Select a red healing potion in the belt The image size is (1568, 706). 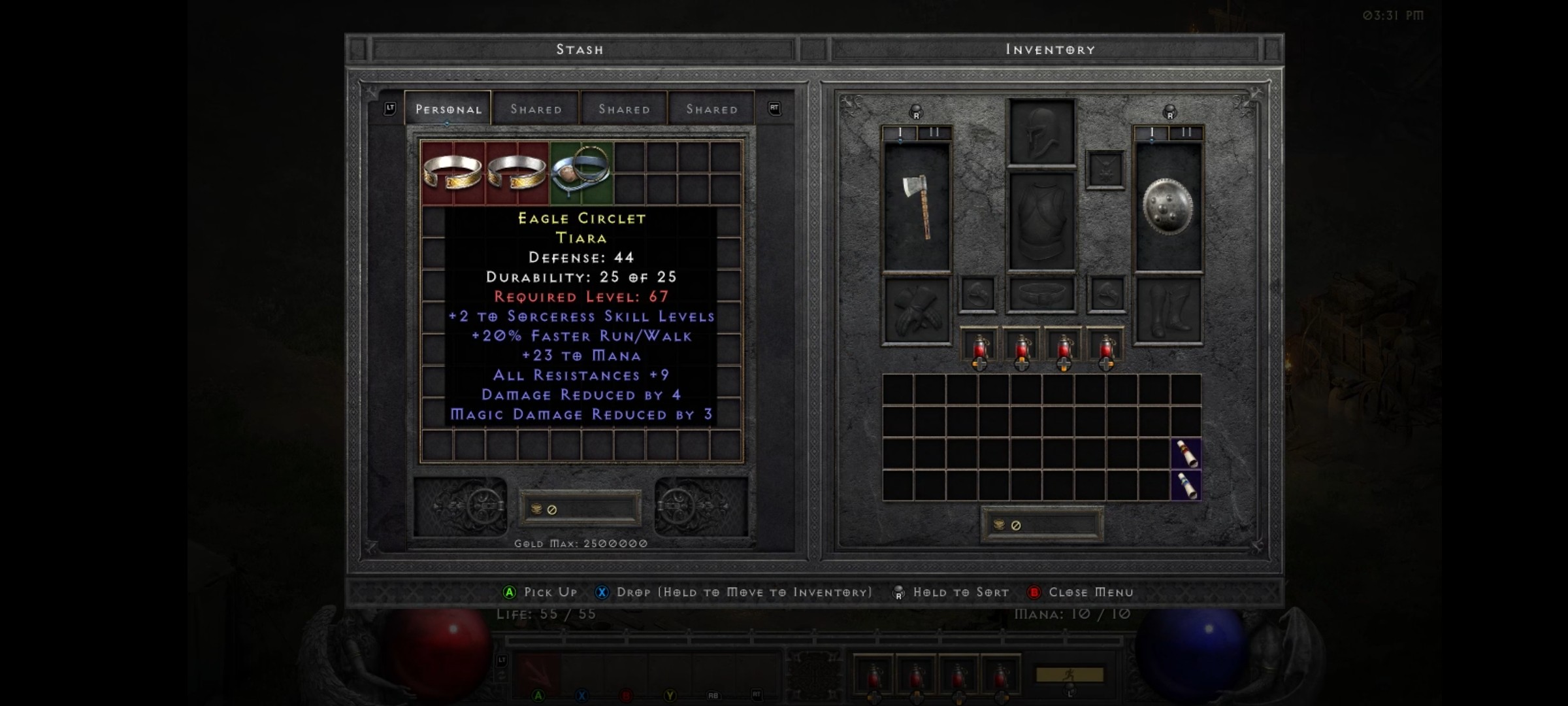click(x=980, y=346)
